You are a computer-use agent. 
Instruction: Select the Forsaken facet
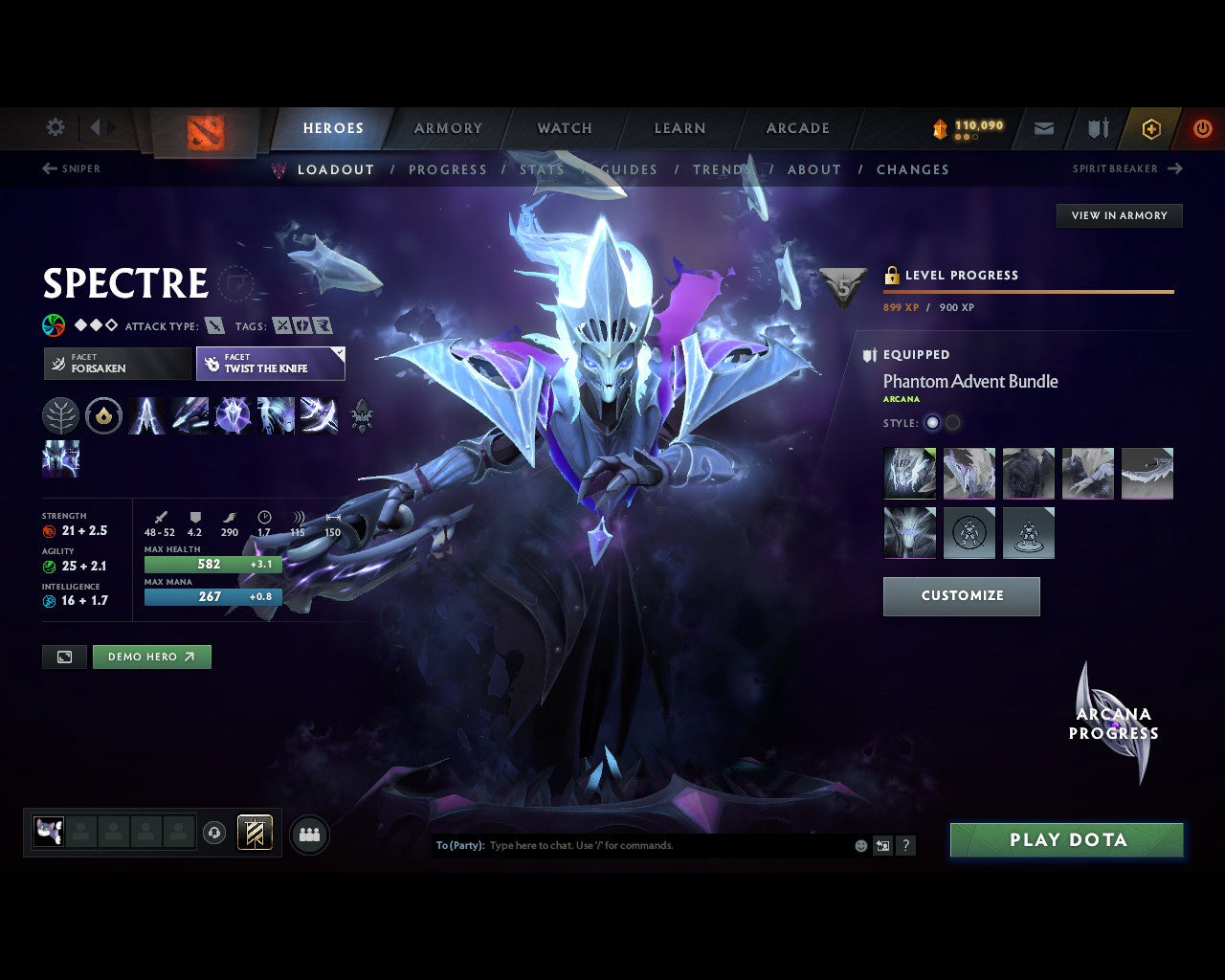tap(117, 364)
